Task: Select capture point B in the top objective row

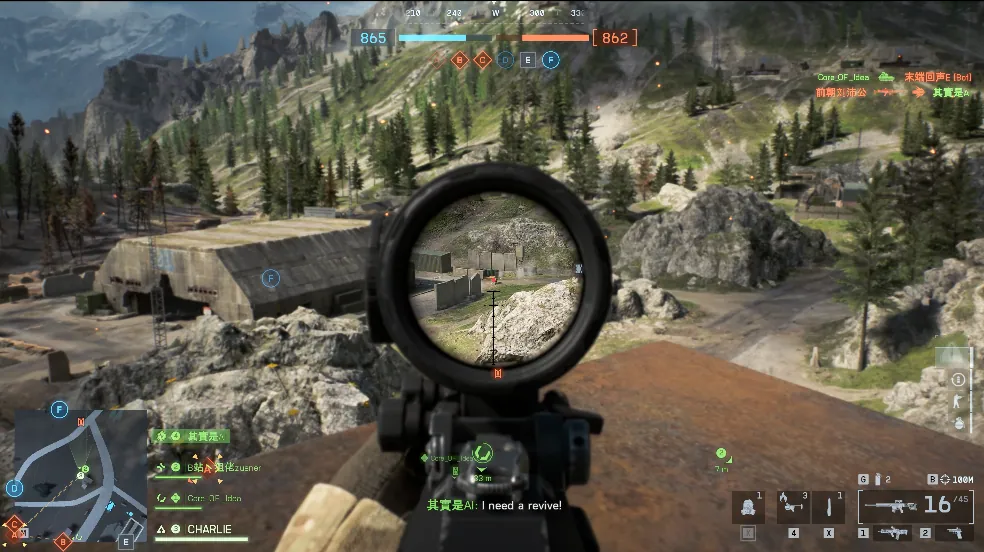Action: coord(460,60)
